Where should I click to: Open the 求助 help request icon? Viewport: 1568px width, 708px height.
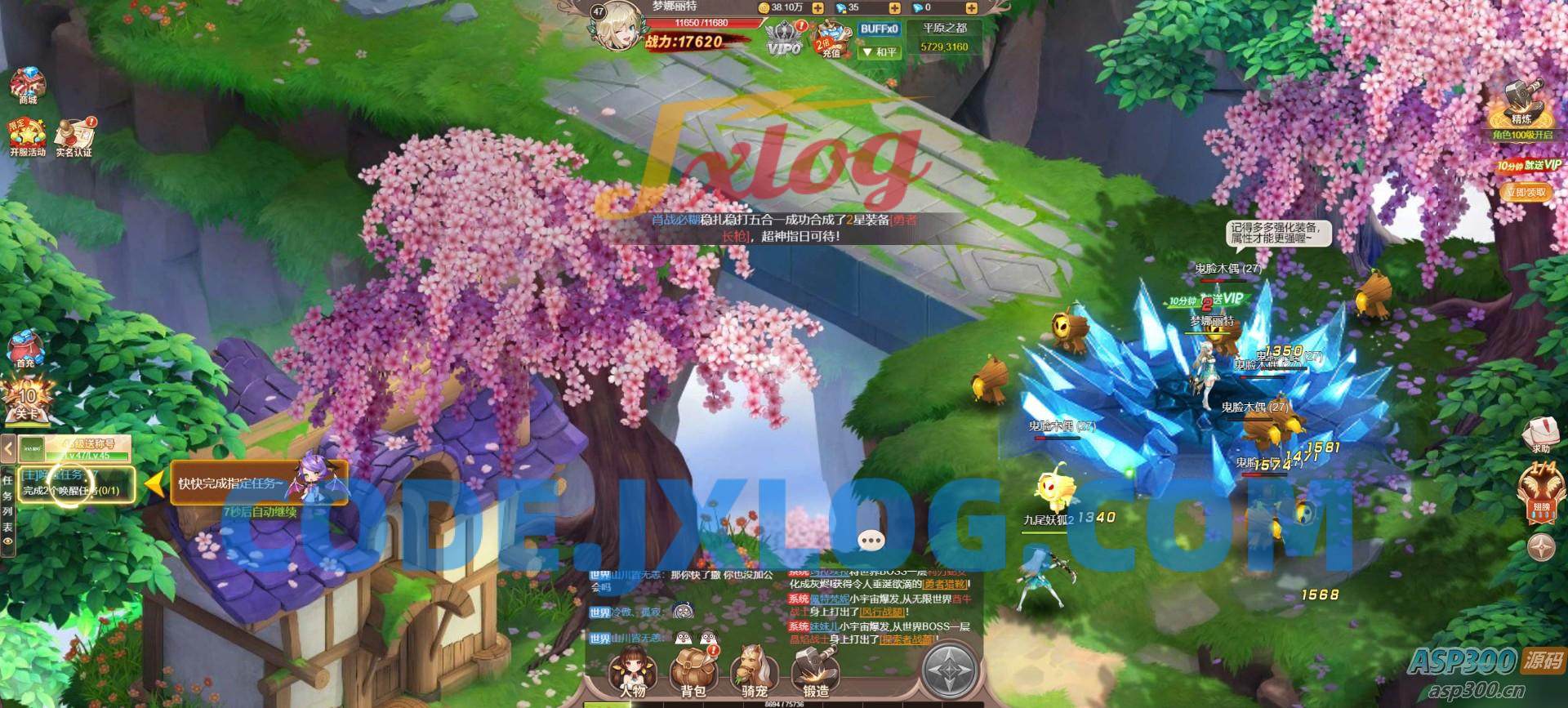[x=1539, y=434]
